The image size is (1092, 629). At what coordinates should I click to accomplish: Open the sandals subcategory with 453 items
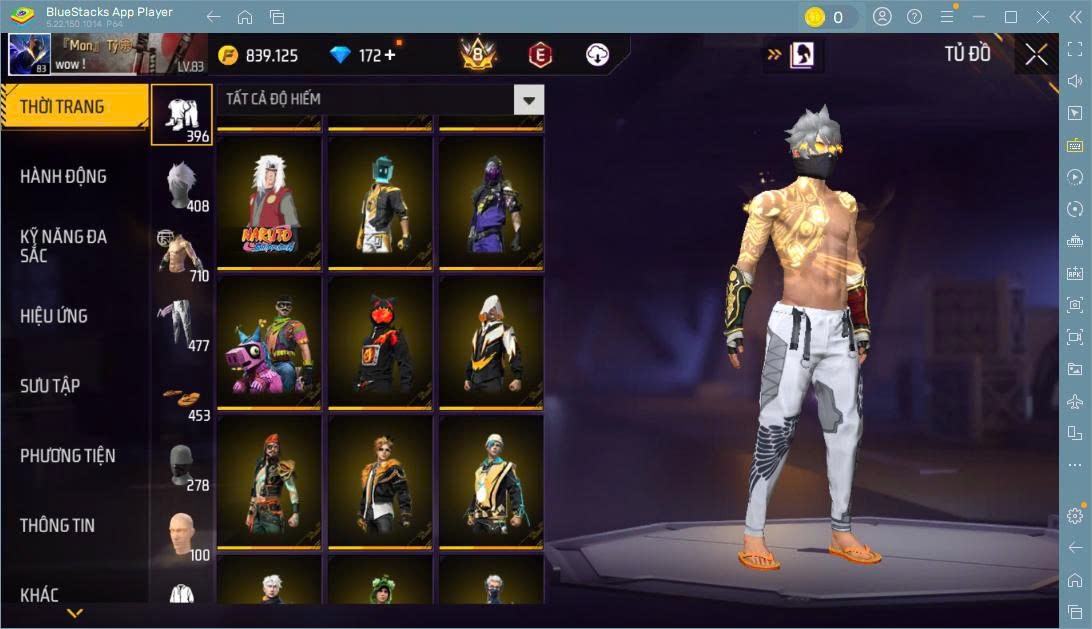(183, 396)
